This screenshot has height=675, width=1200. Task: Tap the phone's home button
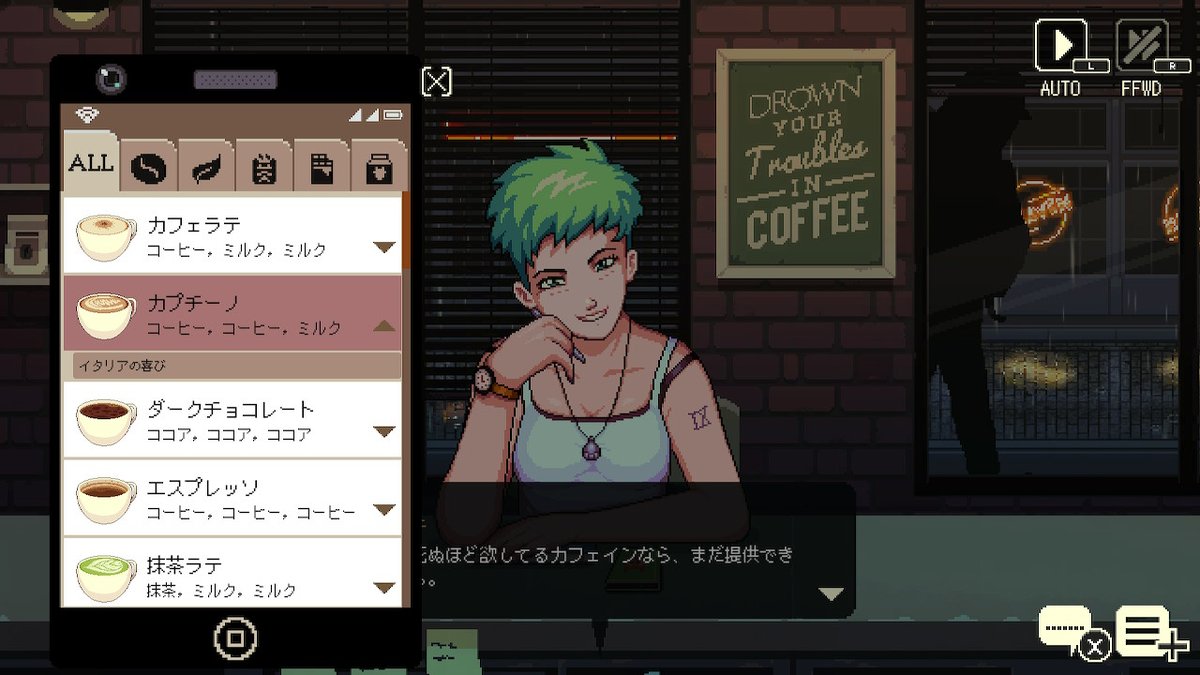(236, 638)
